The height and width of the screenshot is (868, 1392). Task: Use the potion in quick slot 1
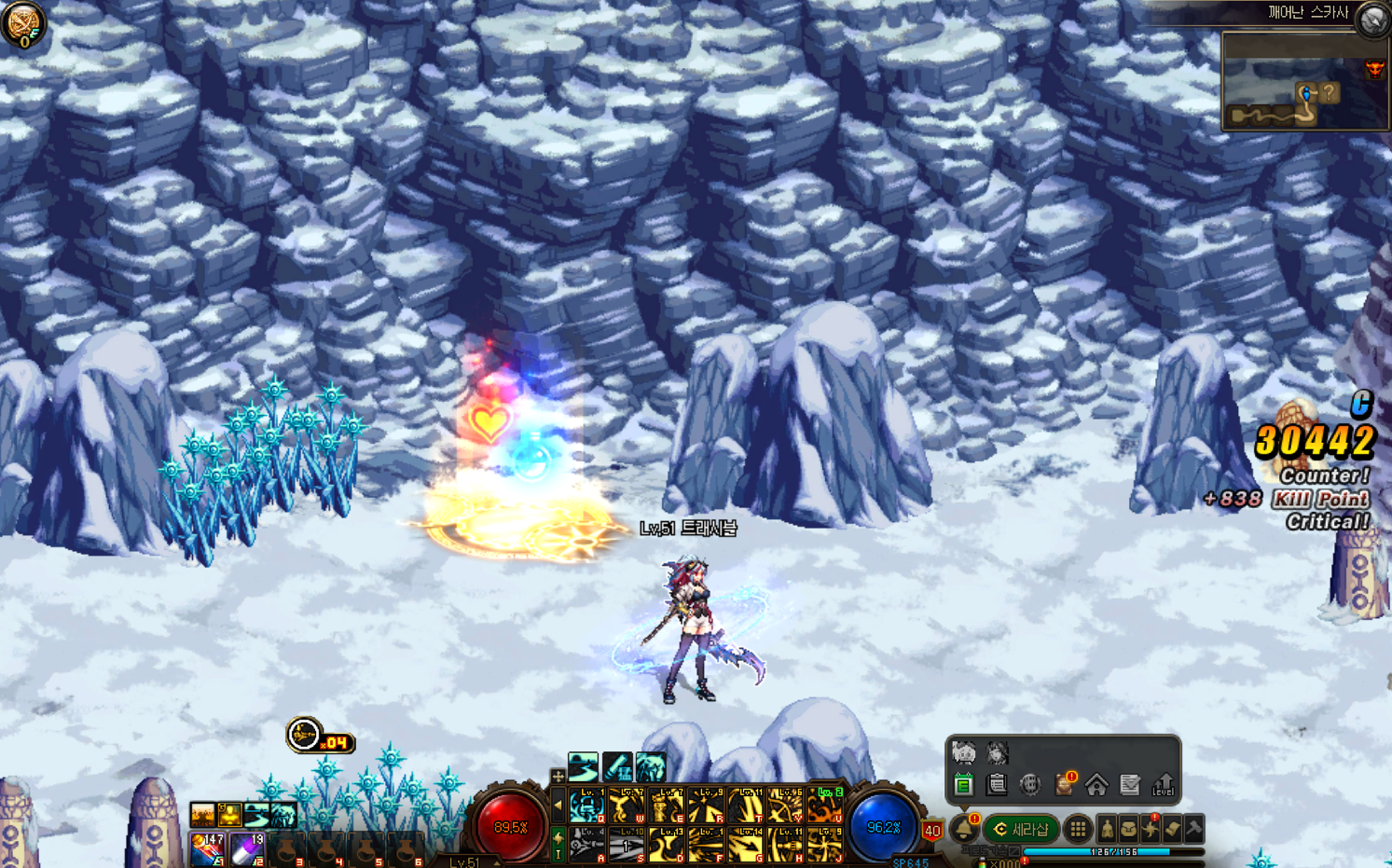click(x=207, y=848)
